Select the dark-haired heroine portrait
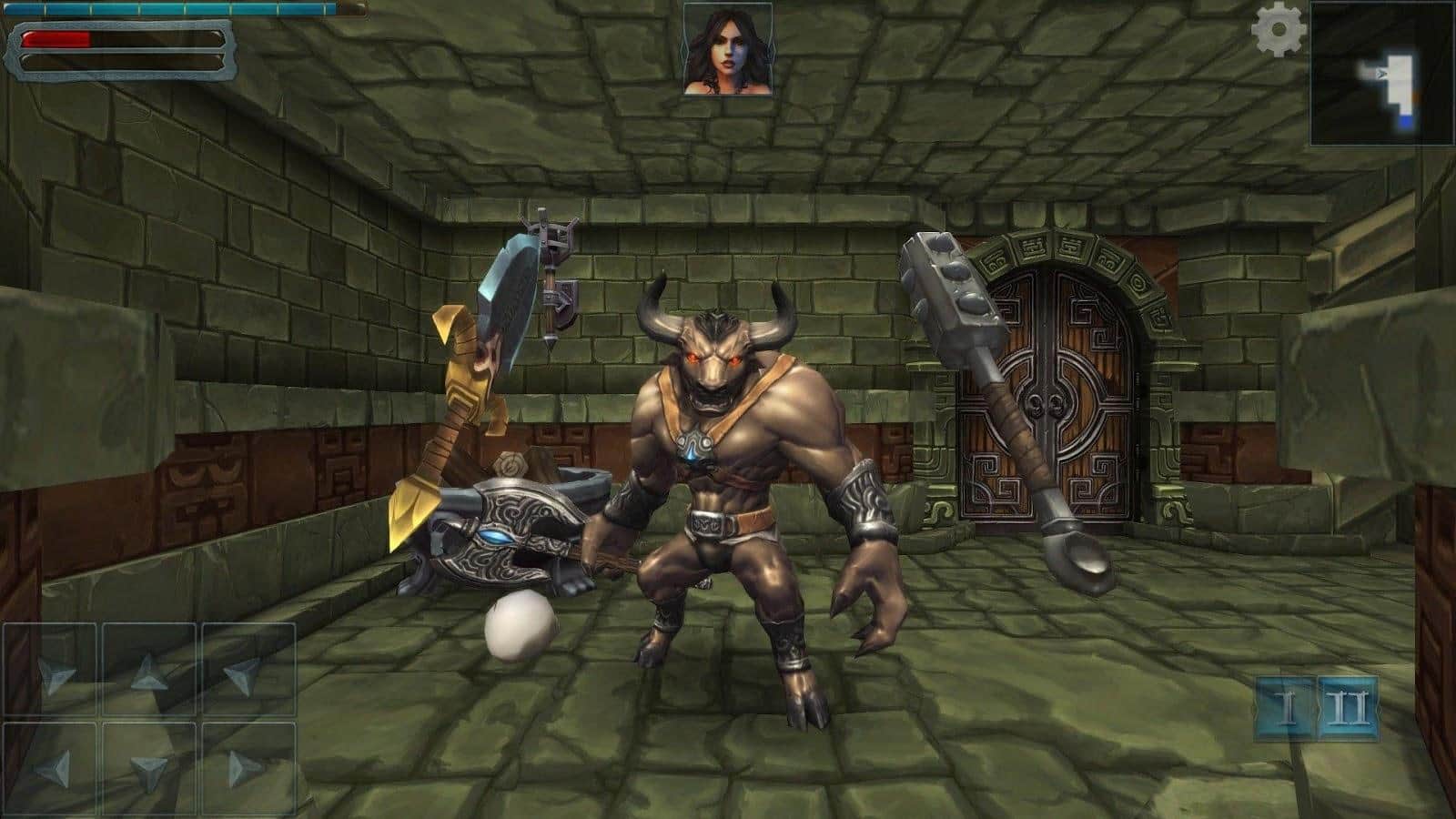Viewport: 1456px width, 819px height. (728, 48)
